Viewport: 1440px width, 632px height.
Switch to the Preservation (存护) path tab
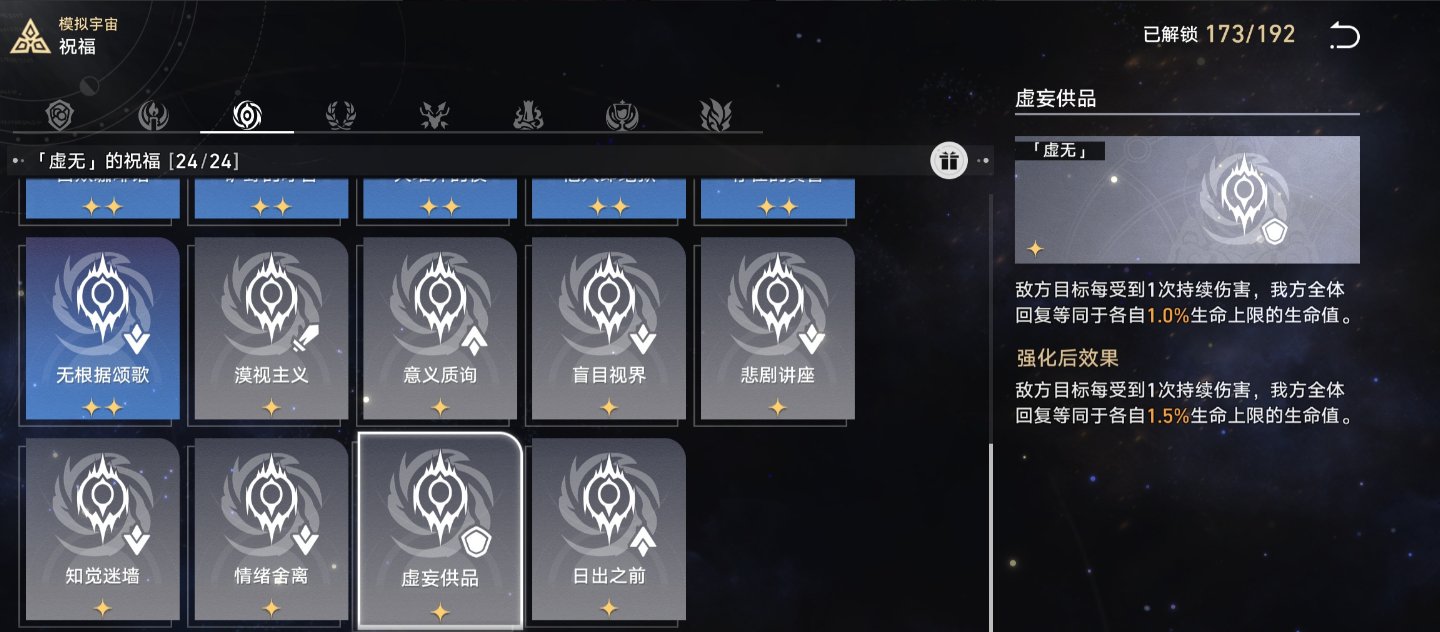61,116
